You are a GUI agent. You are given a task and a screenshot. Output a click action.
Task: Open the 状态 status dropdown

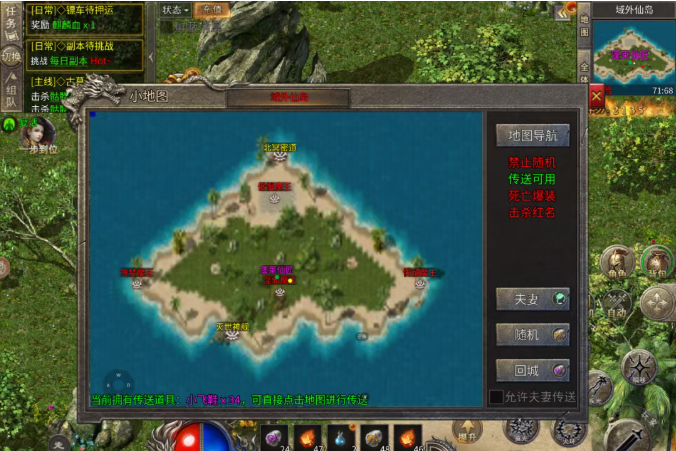(175, 9)
